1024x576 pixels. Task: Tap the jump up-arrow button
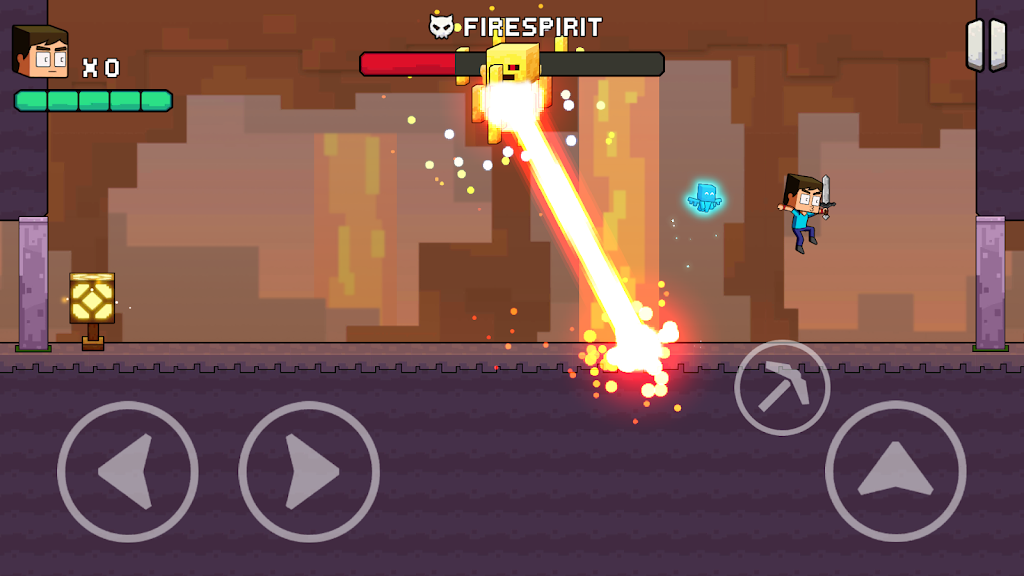point(895,471)
